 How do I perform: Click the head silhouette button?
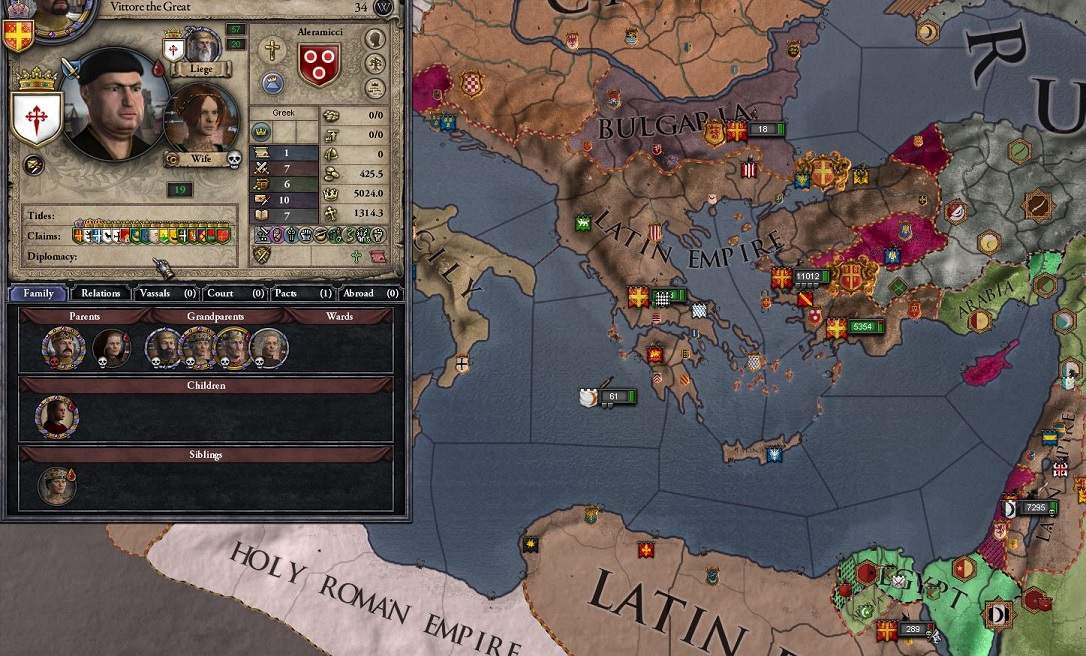coord(377,38)
